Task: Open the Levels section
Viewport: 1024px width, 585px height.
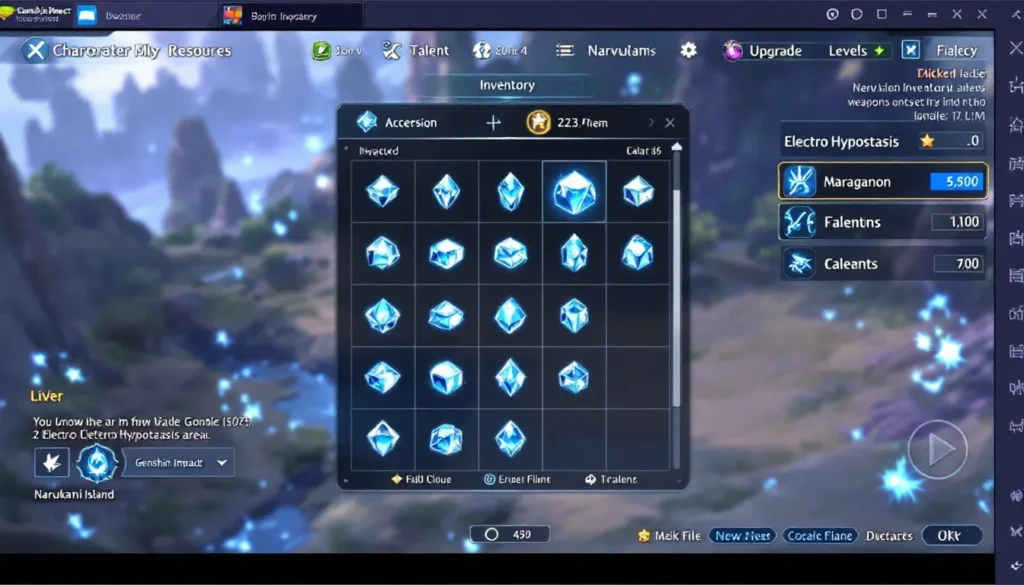Action: [857, 51]
